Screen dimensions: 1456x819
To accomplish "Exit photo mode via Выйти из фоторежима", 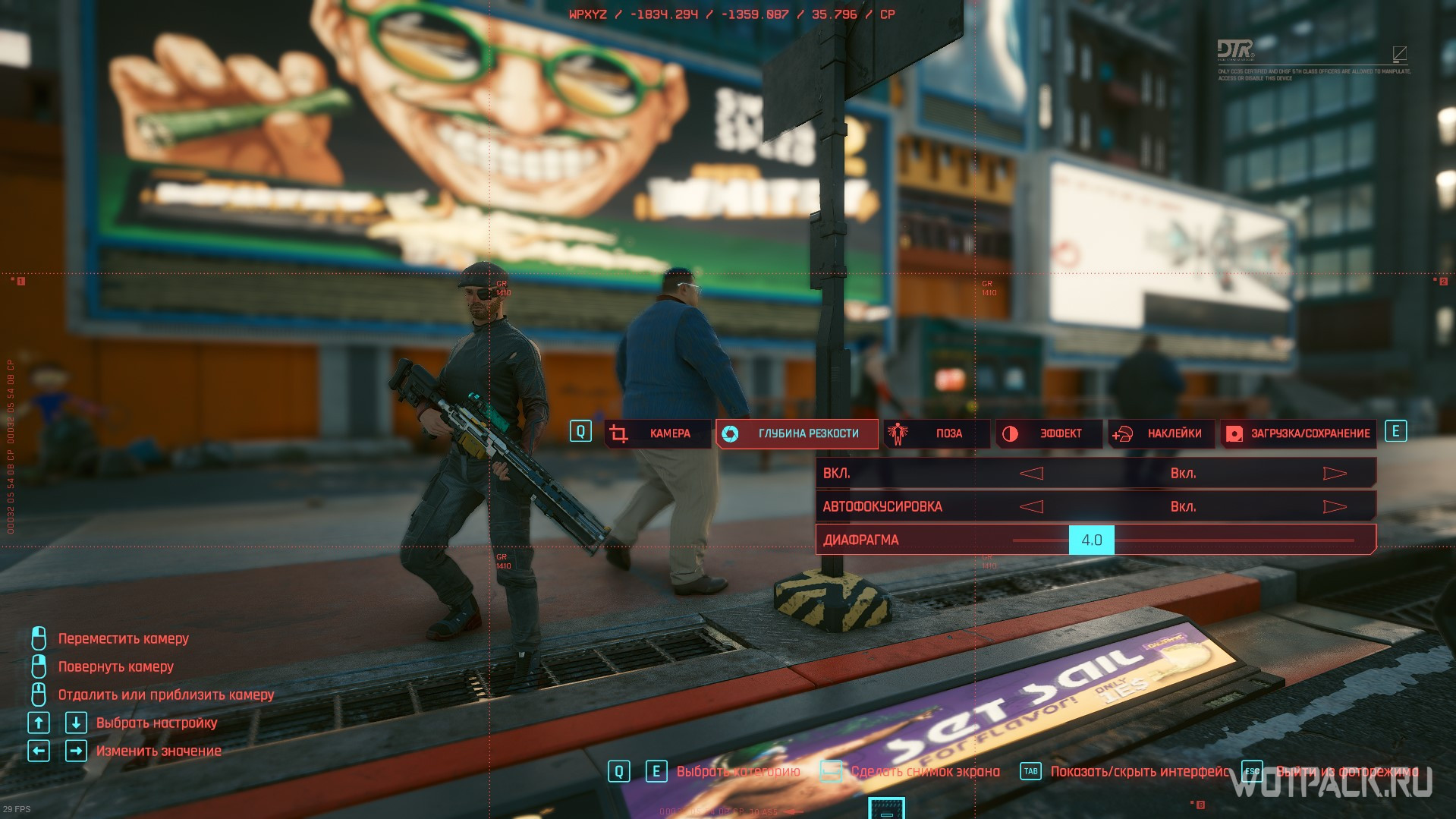I will click(1347, 772).
